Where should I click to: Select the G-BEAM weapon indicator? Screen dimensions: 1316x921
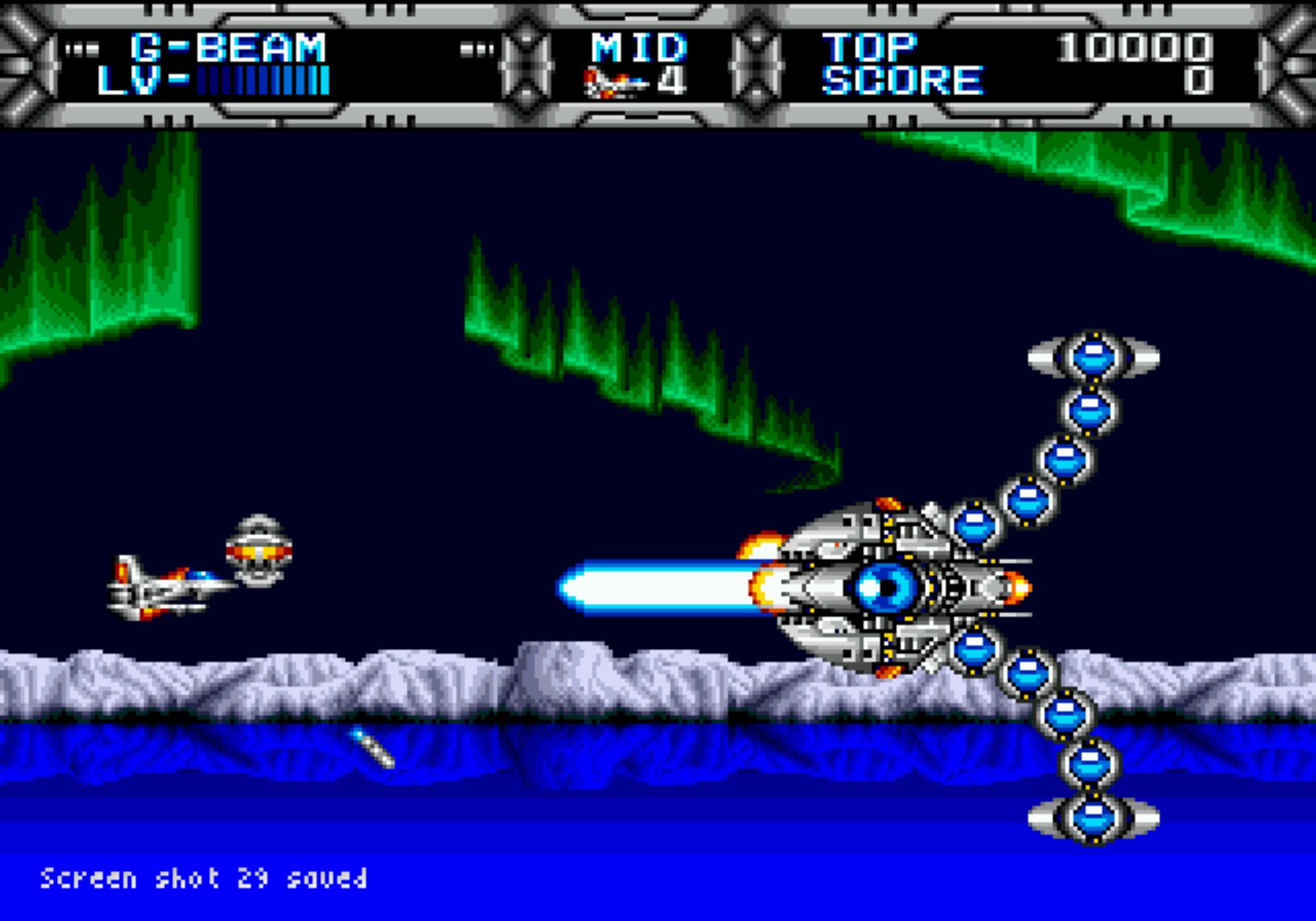228,48
